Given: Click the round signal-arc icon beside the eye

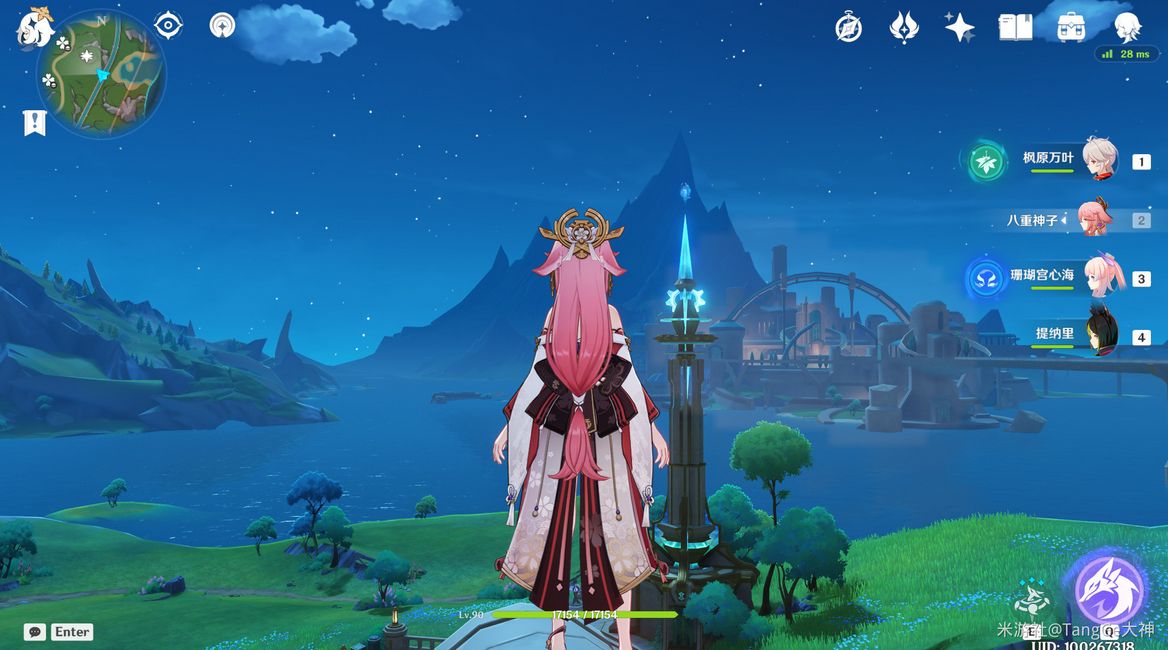Looking at the screenshot, I should click(x=222, y=26).
